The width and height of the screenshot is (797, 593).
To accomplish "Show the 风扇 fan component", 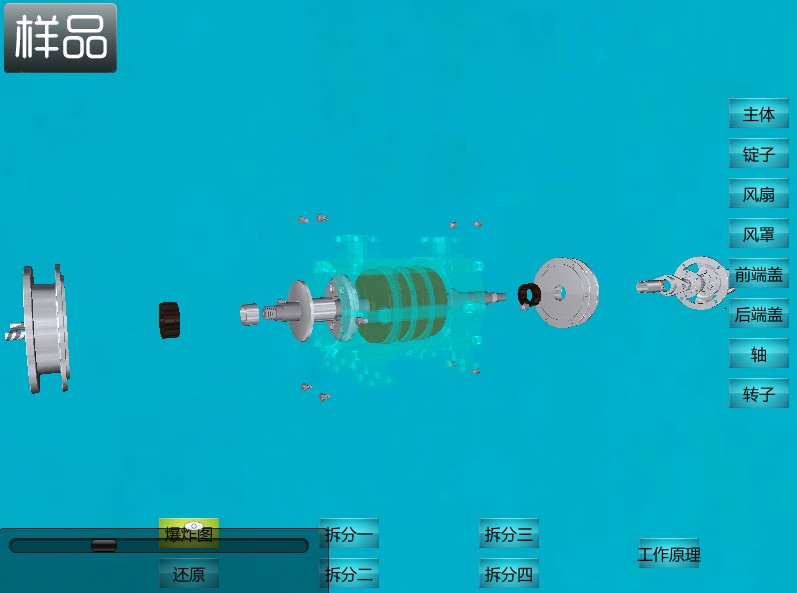I will [x=758, y=194].
